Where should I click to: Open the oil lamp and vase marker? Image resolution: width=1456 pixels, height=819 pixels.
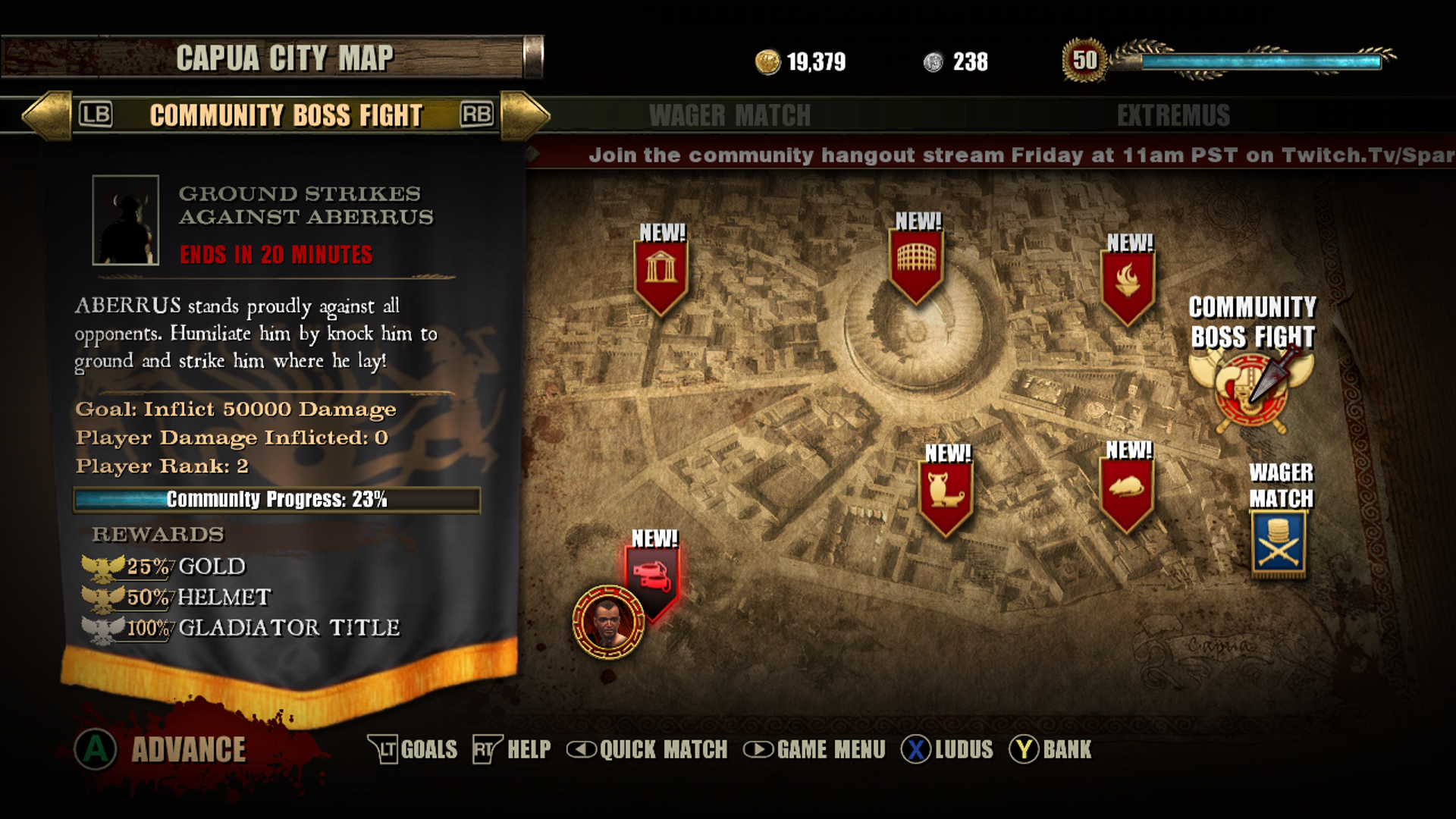[946, 491]
